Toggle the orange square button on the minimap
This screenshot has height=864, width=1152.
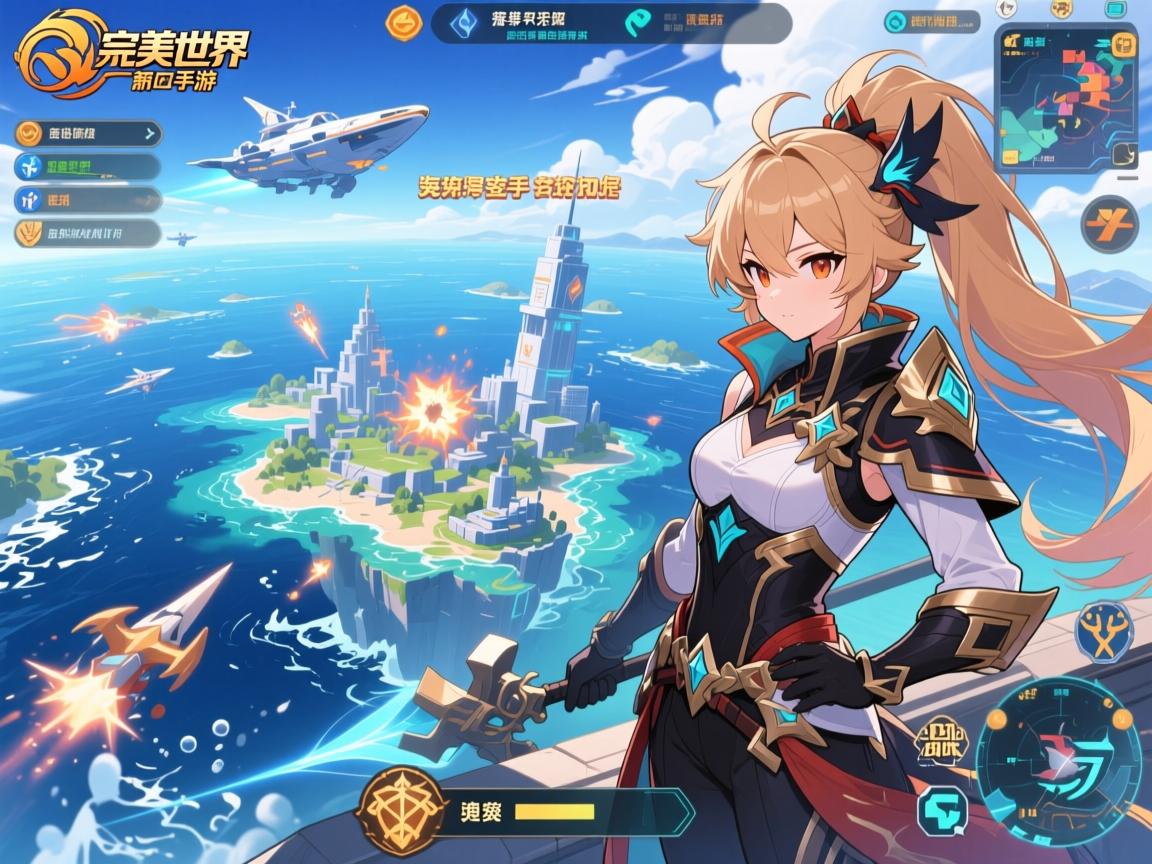click(1123, 44)
